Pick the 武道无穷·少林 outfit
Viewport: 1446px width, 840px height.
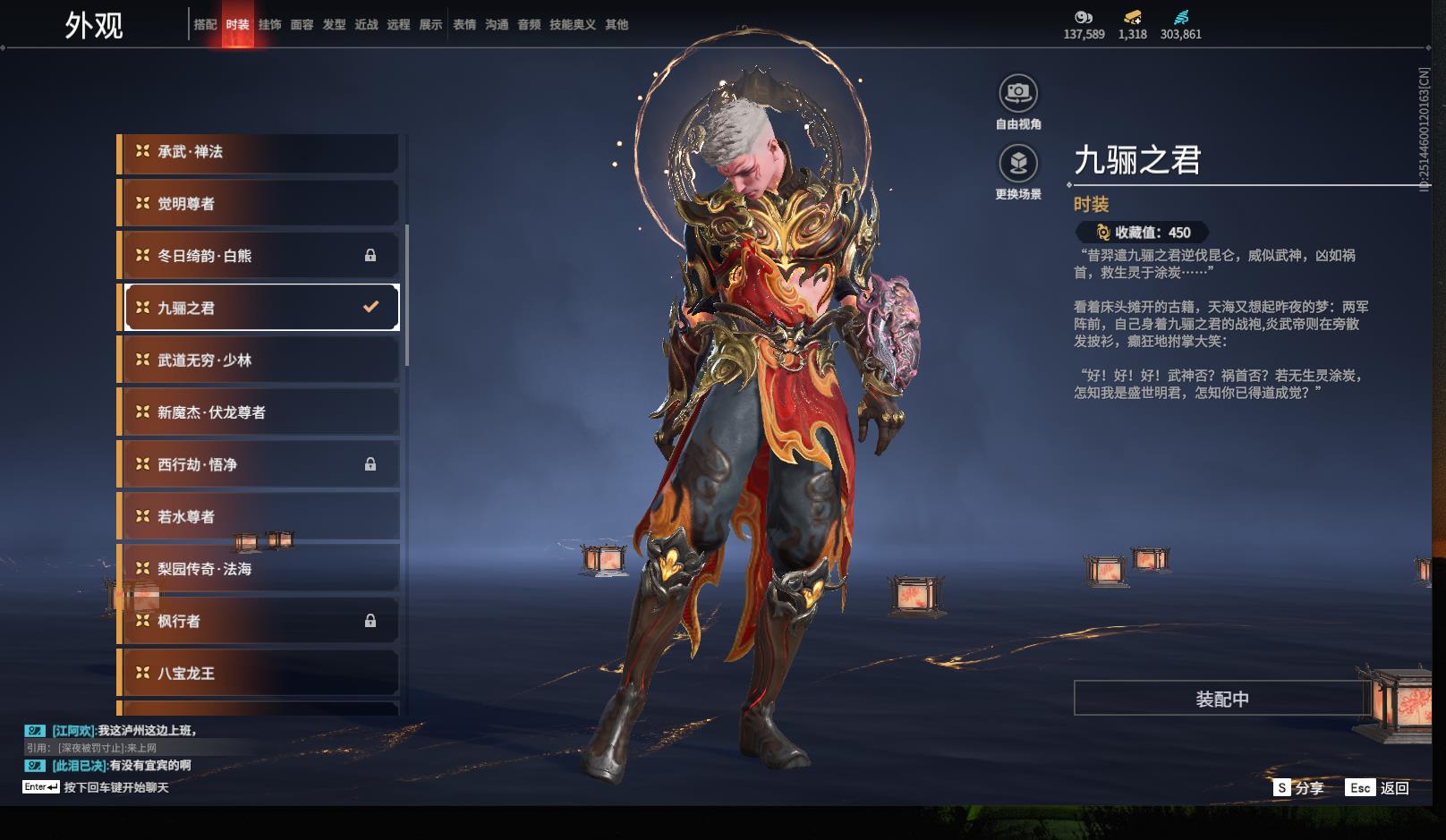tap(259, 360)
